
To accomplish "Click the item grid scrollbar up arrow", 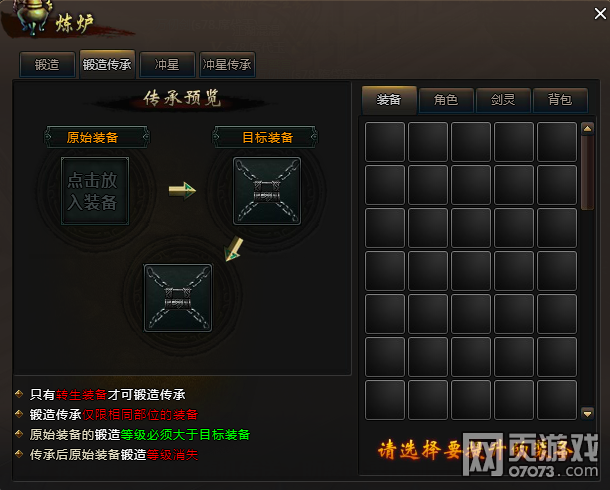I will (x=587, y=128).
